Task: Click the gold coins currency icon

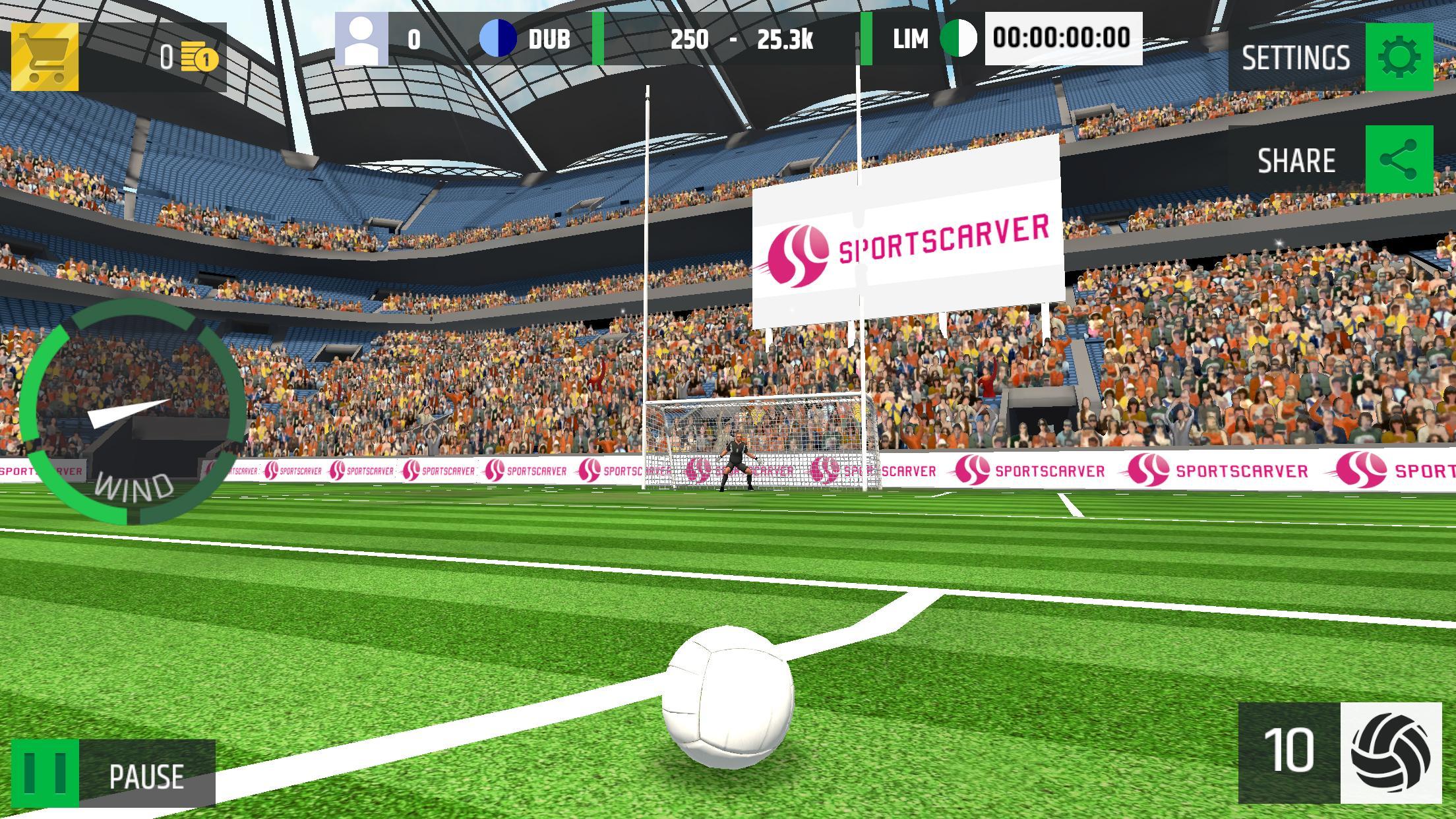Action: coord(201,59)
